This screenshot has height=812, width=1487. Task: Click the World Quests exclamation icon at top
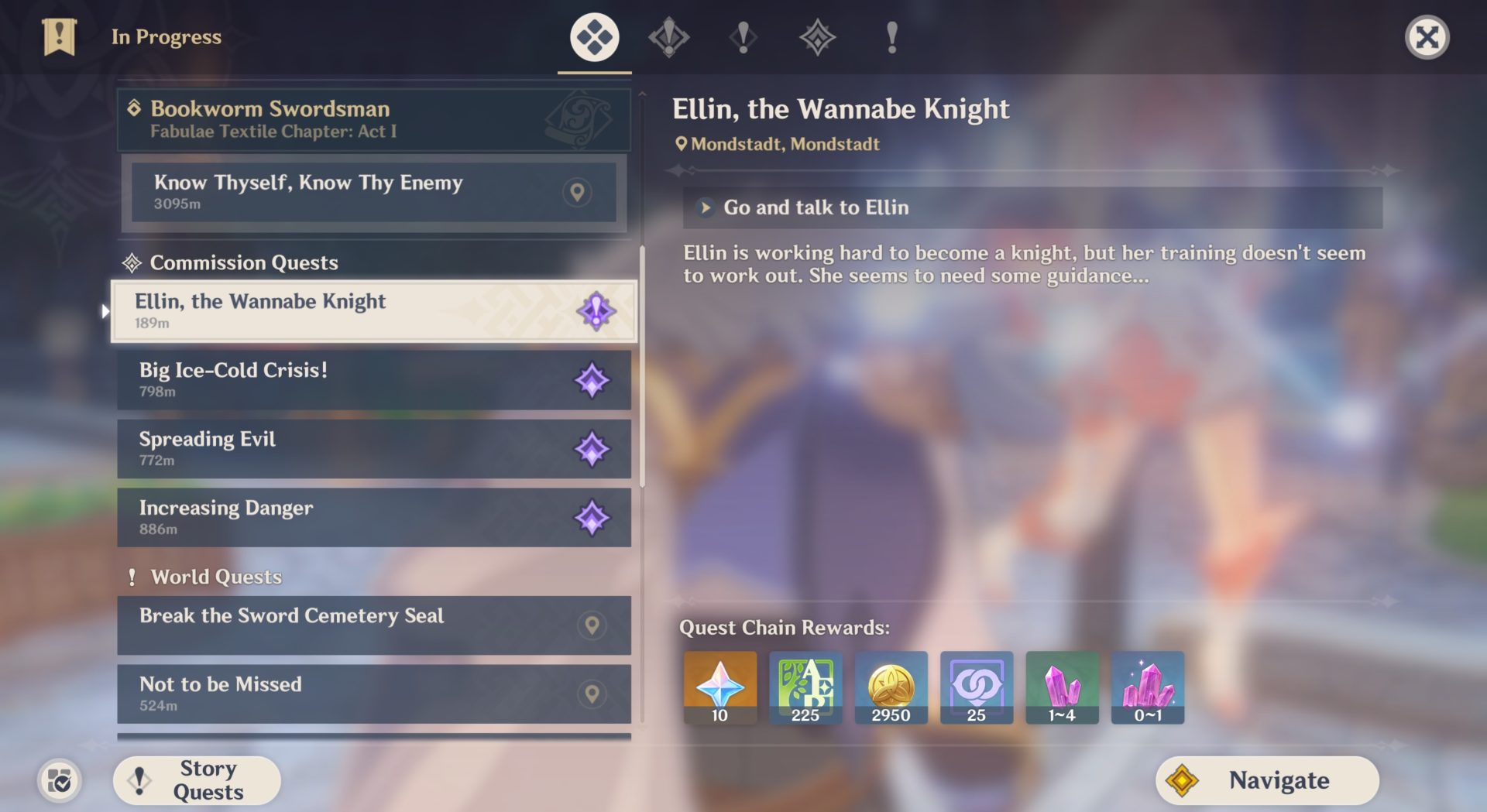(x=892, y=36)
